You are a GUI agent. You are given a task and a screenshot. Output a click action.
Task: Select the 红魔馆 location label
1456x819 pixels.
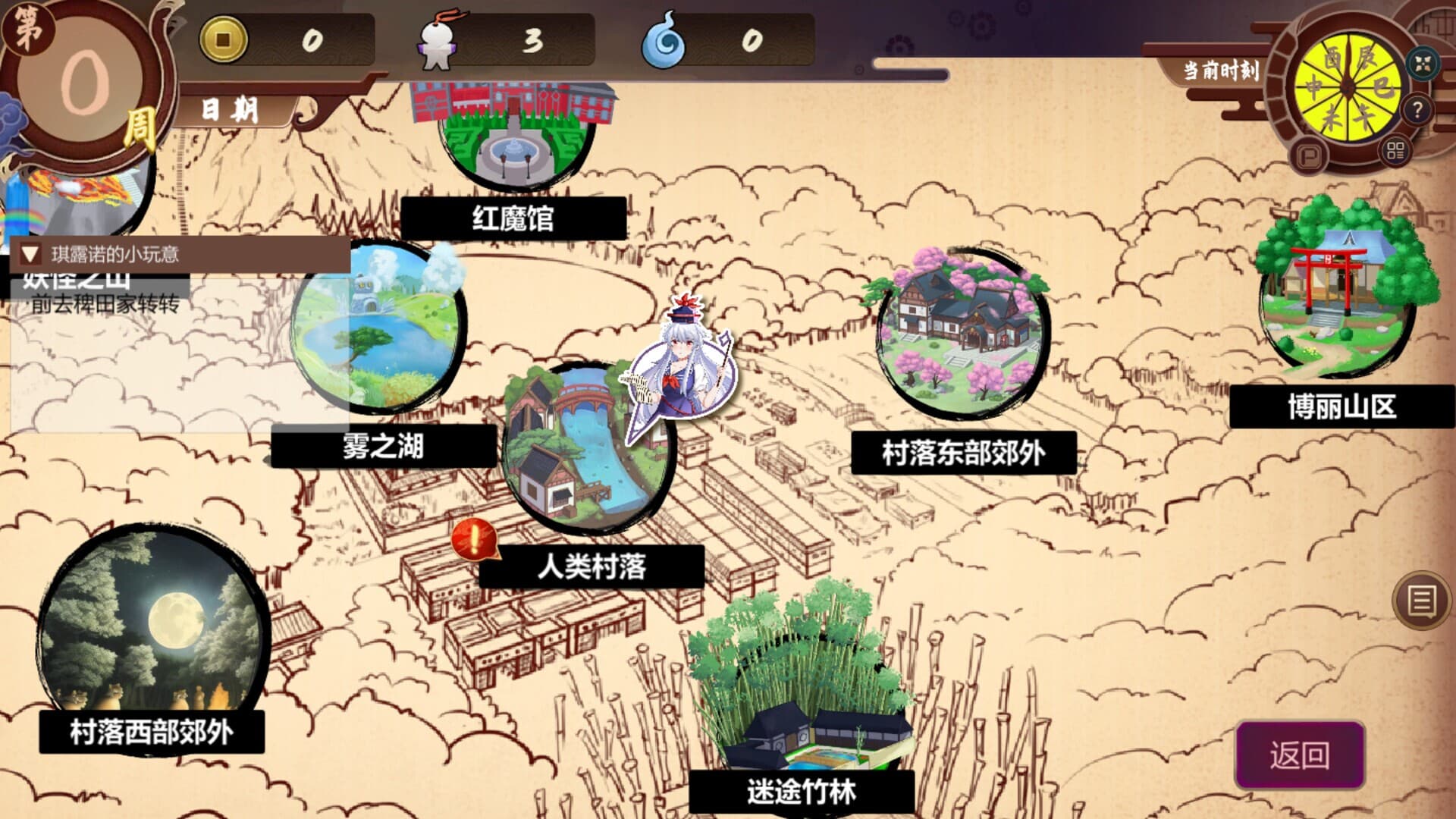[512, 217]
